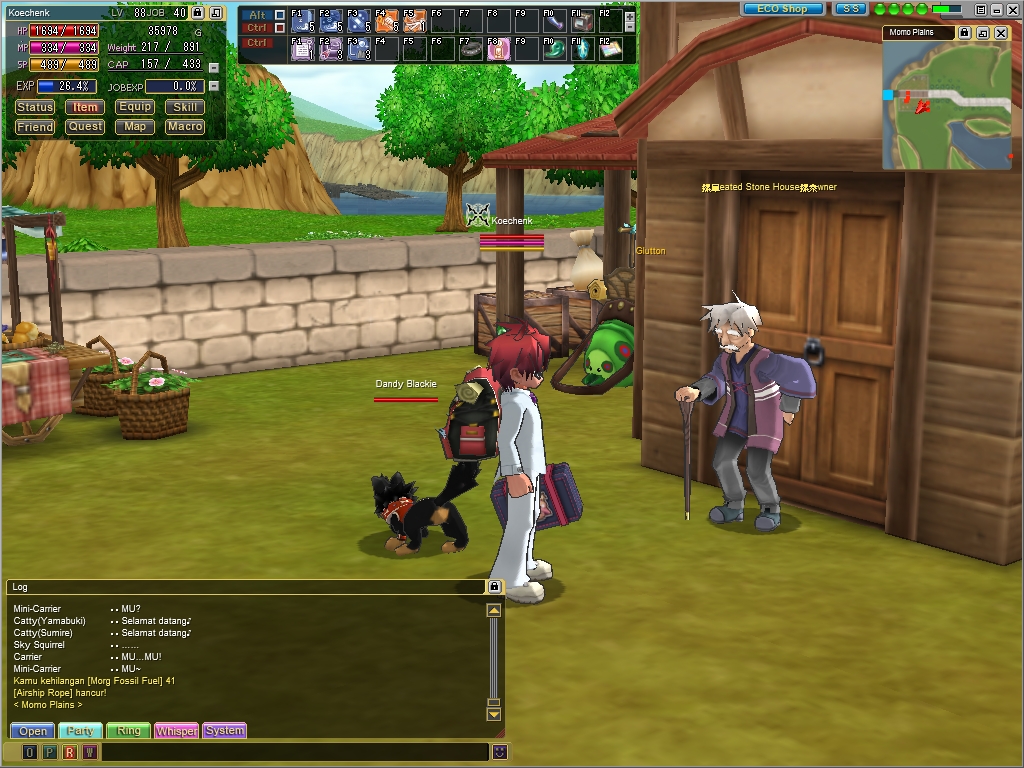
Task: Click the SS screenshot button
Action: (x=850, y=9)
